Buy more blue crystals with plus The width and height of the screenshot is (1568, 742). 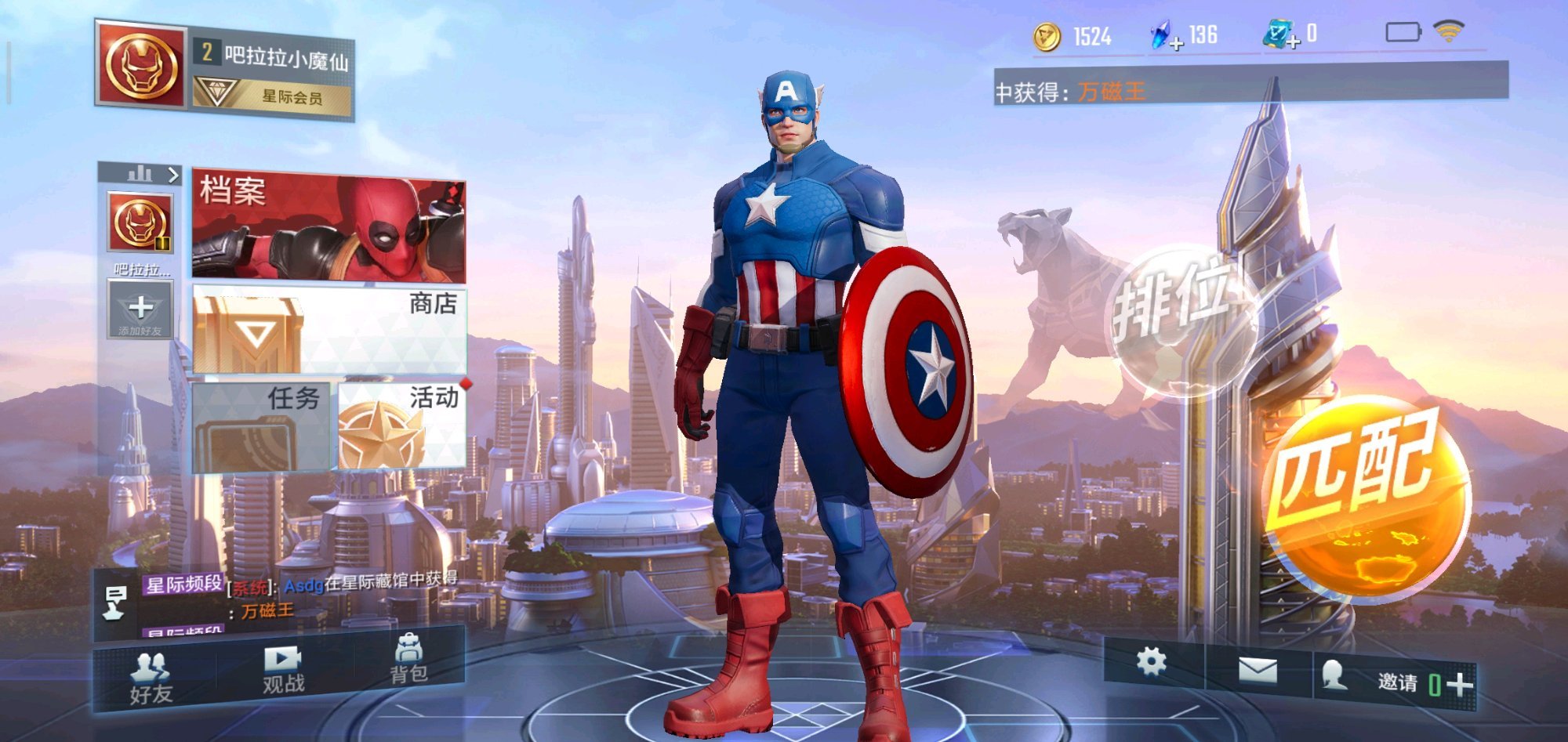[1176, 44]
